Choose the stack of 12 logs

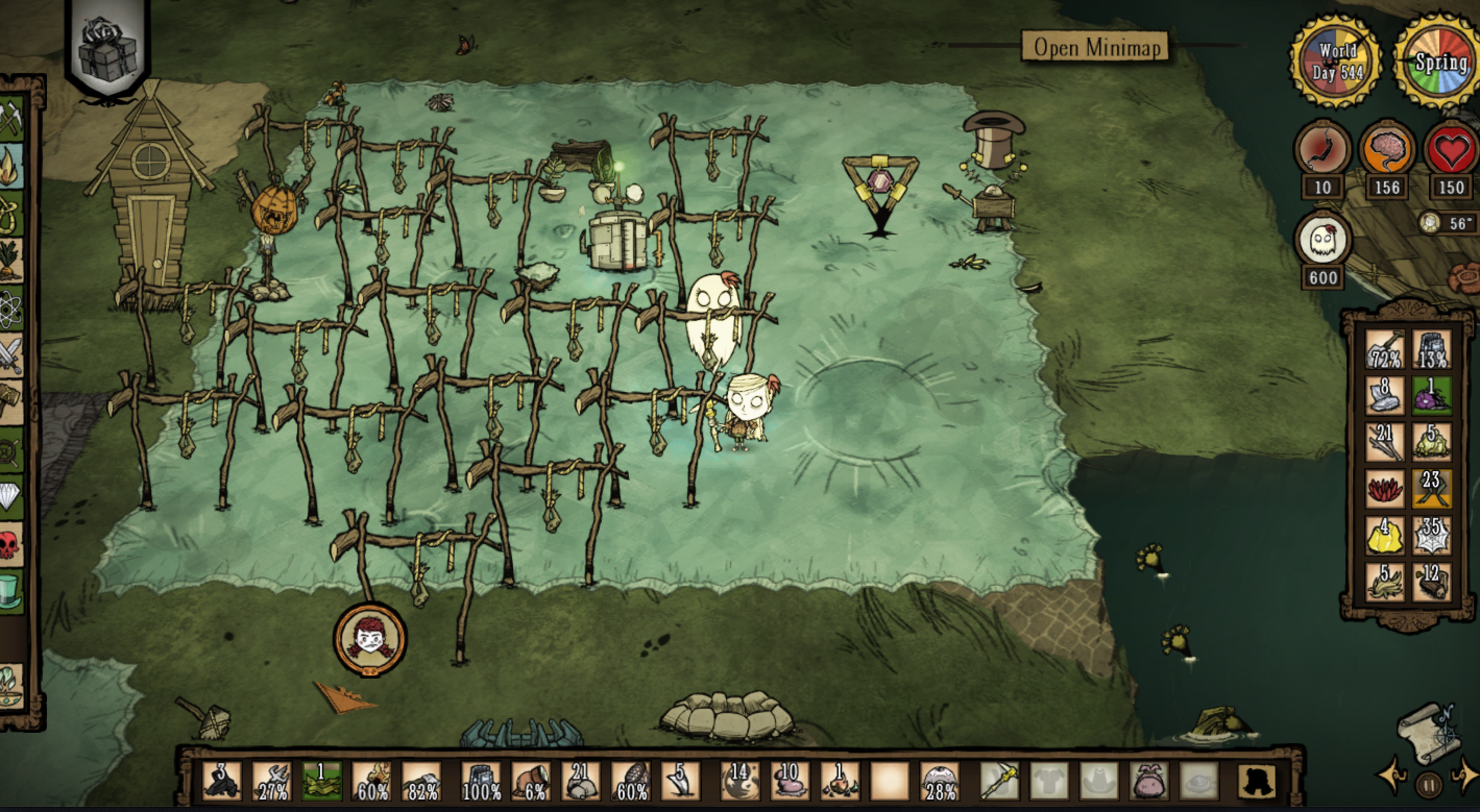[x=1432, y=582]
